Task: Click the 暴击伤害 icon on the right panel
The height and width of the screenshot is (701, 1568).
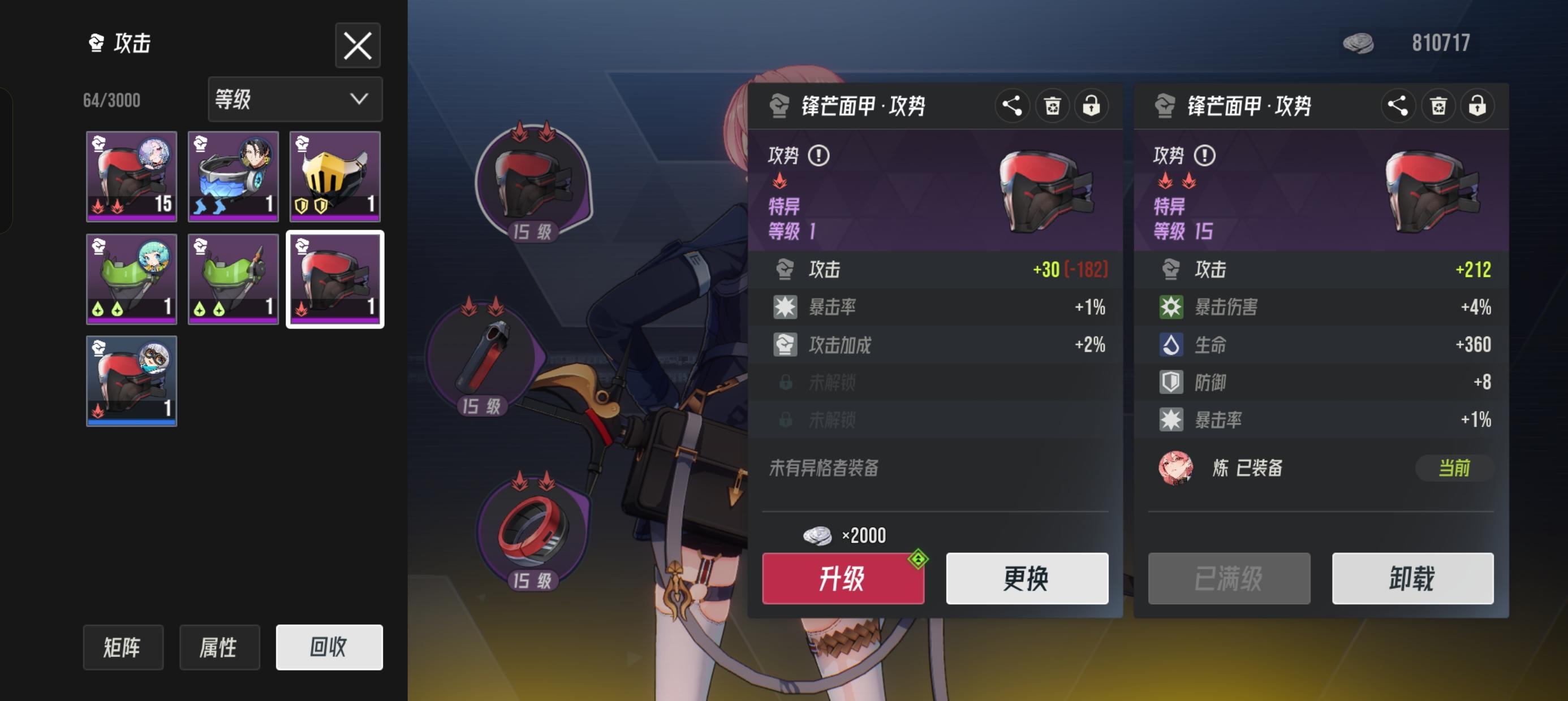Action: (x=1171, y=308)
